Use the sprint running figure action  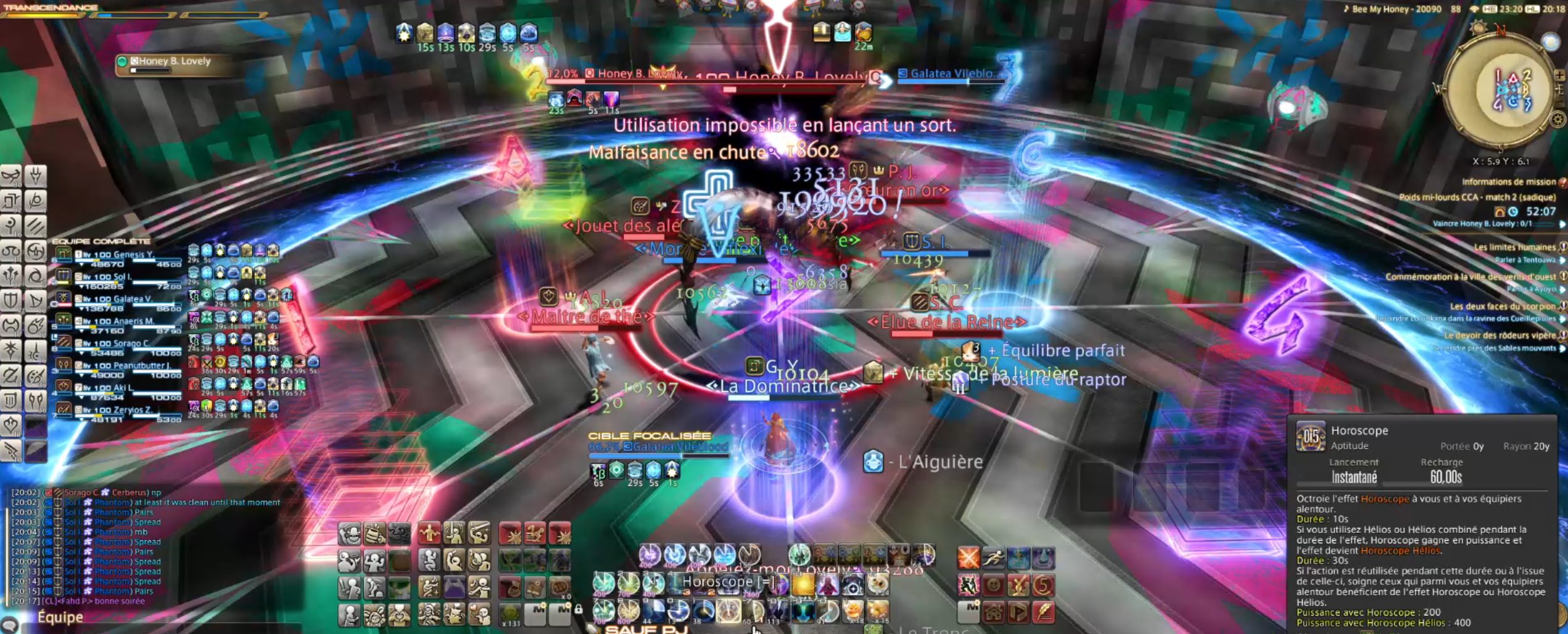click(x=993, y=558)
